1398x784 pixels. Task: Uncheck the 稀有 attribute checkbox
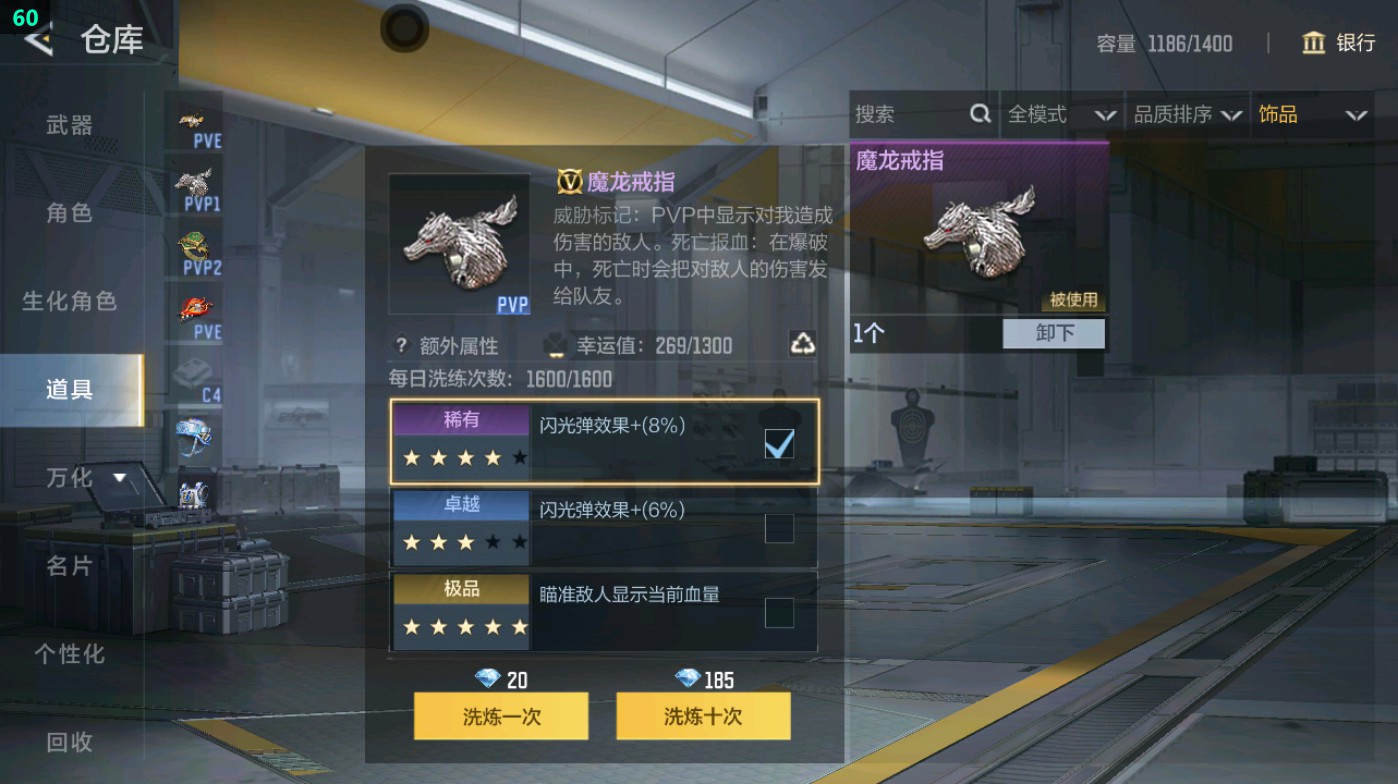[x=777, y=443]
